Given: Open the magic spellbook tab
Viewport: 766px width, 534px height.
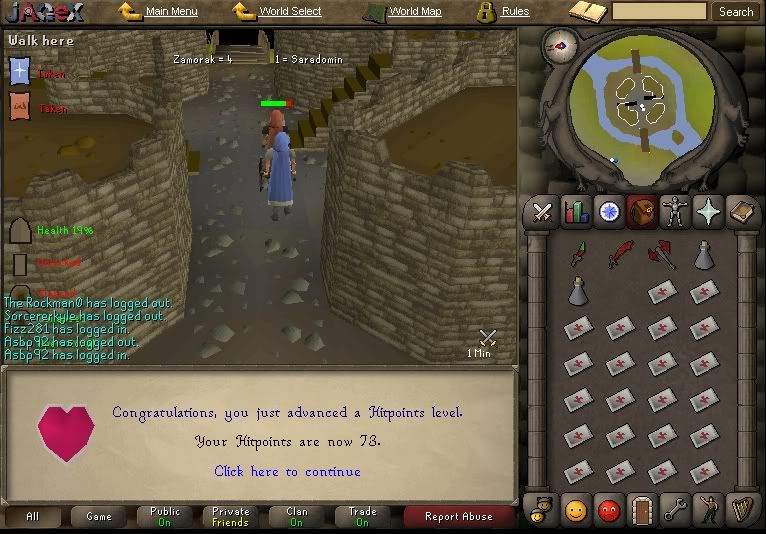Looking at the screenshot, I should coord(741,212).
